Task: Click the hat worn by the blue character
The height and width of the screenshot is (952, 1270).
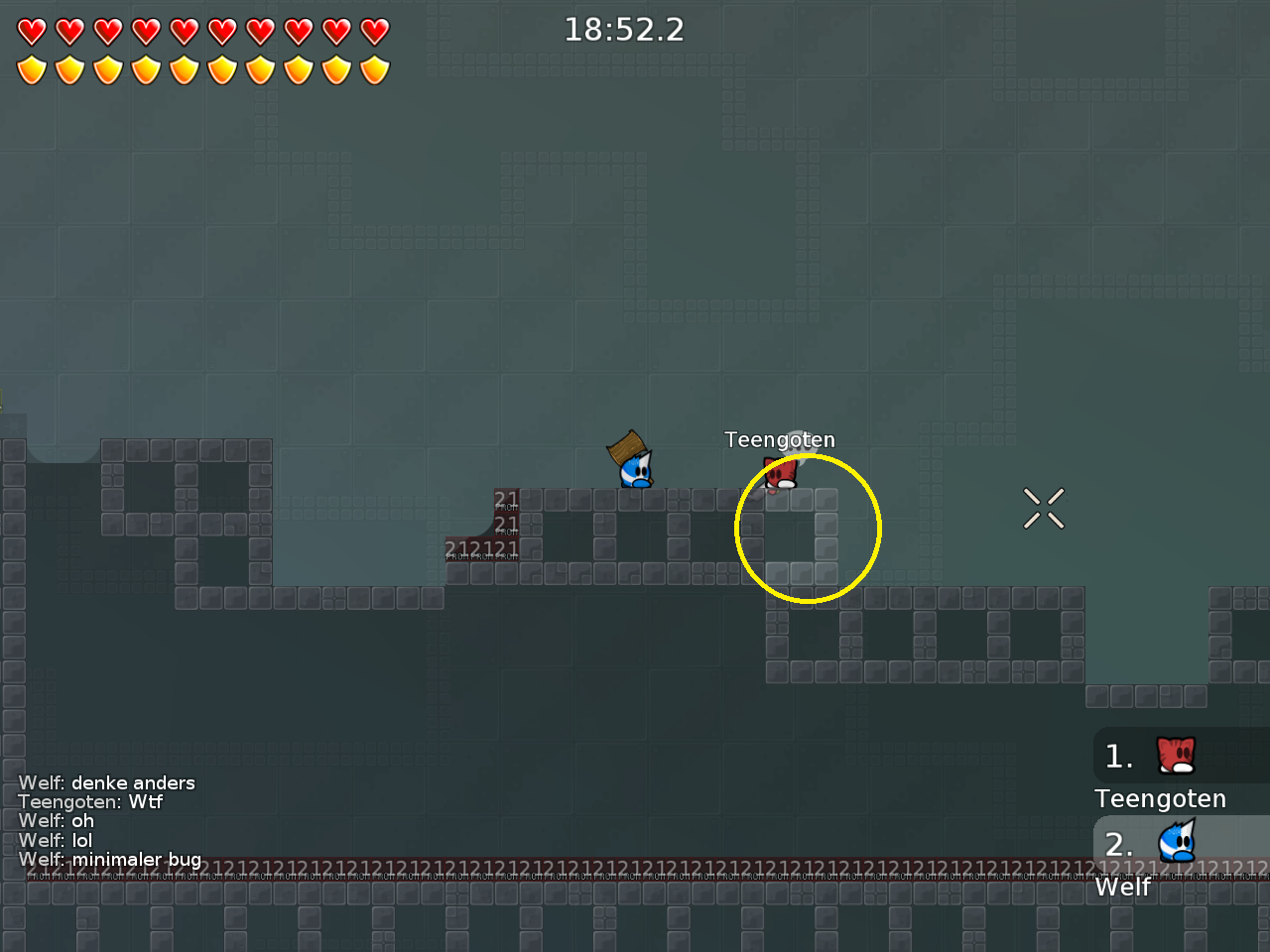Action: tap(628, 448)
